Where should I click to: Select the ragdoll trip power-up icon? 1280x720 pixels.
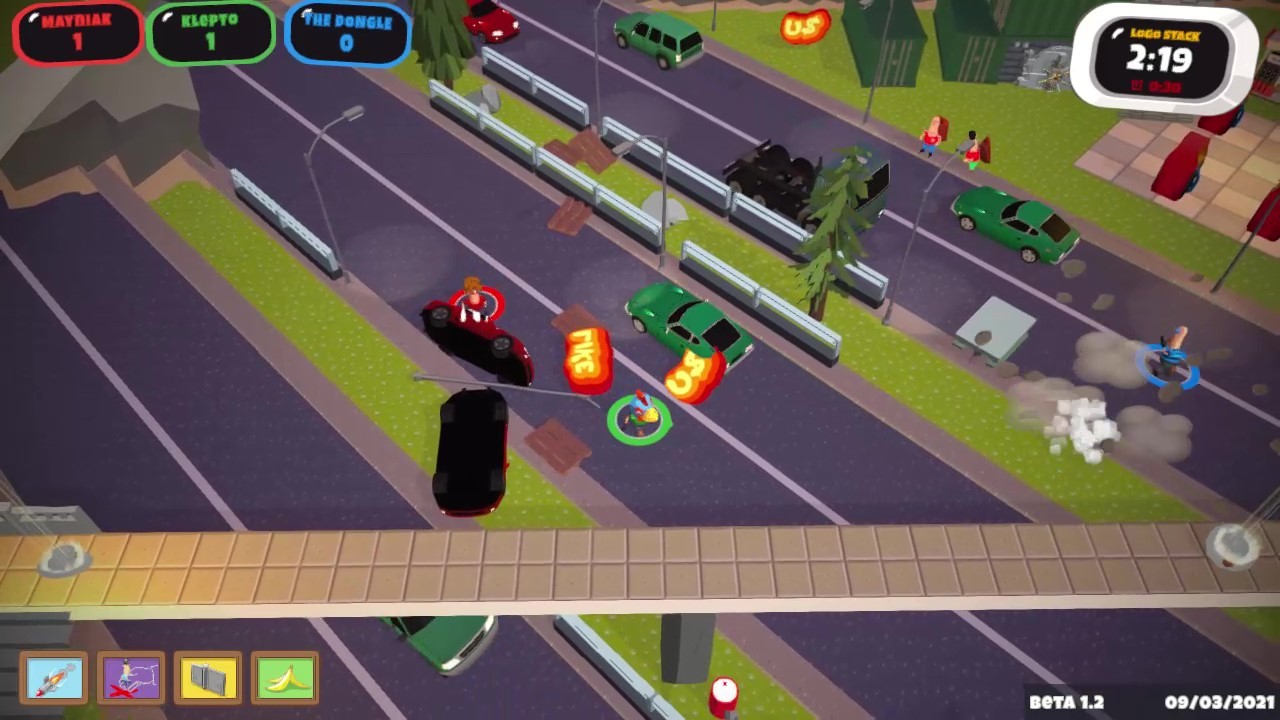(x=132, y=678)
